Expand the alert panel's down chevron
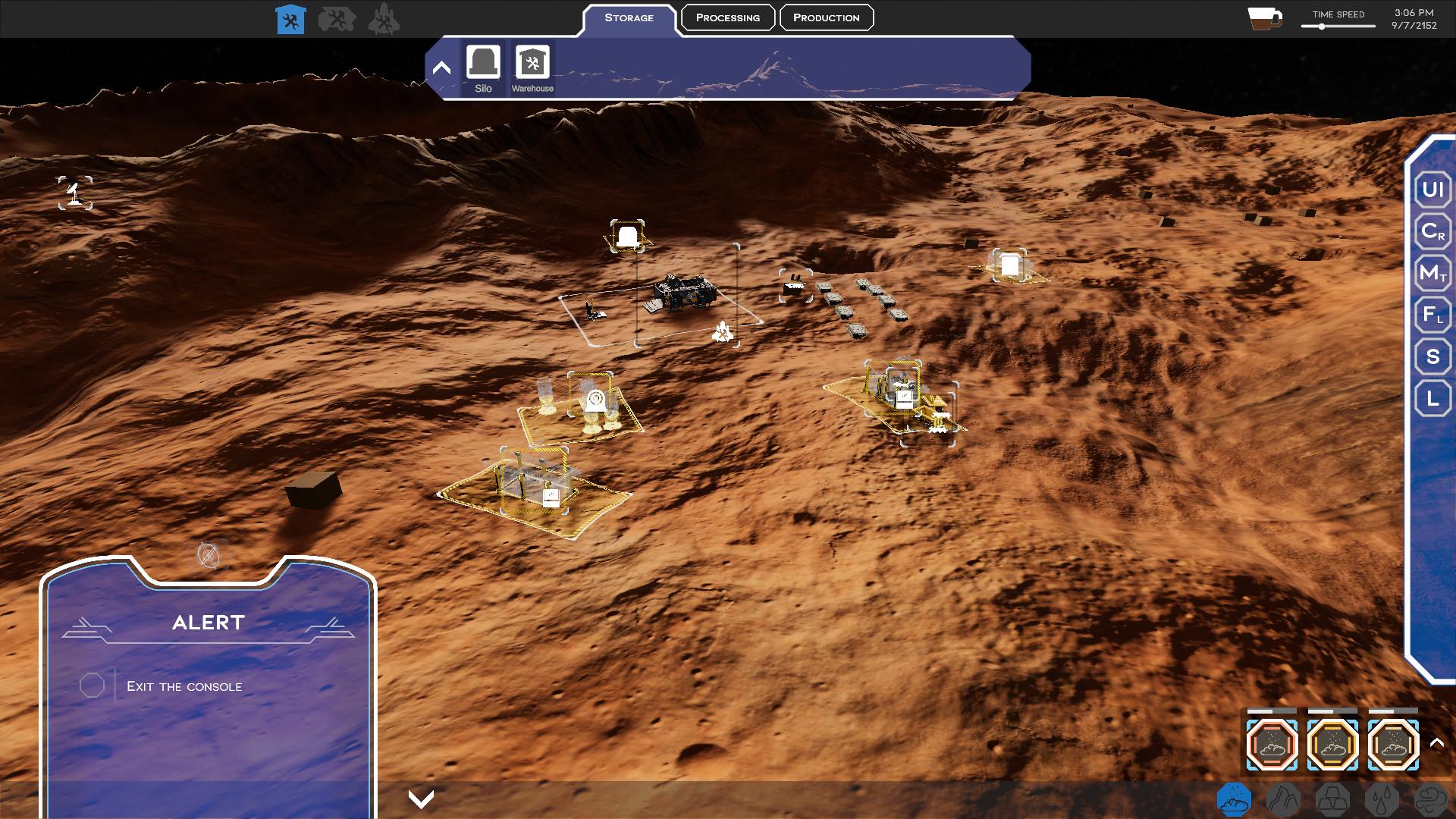1456x819 pixels. coord(421,799)
